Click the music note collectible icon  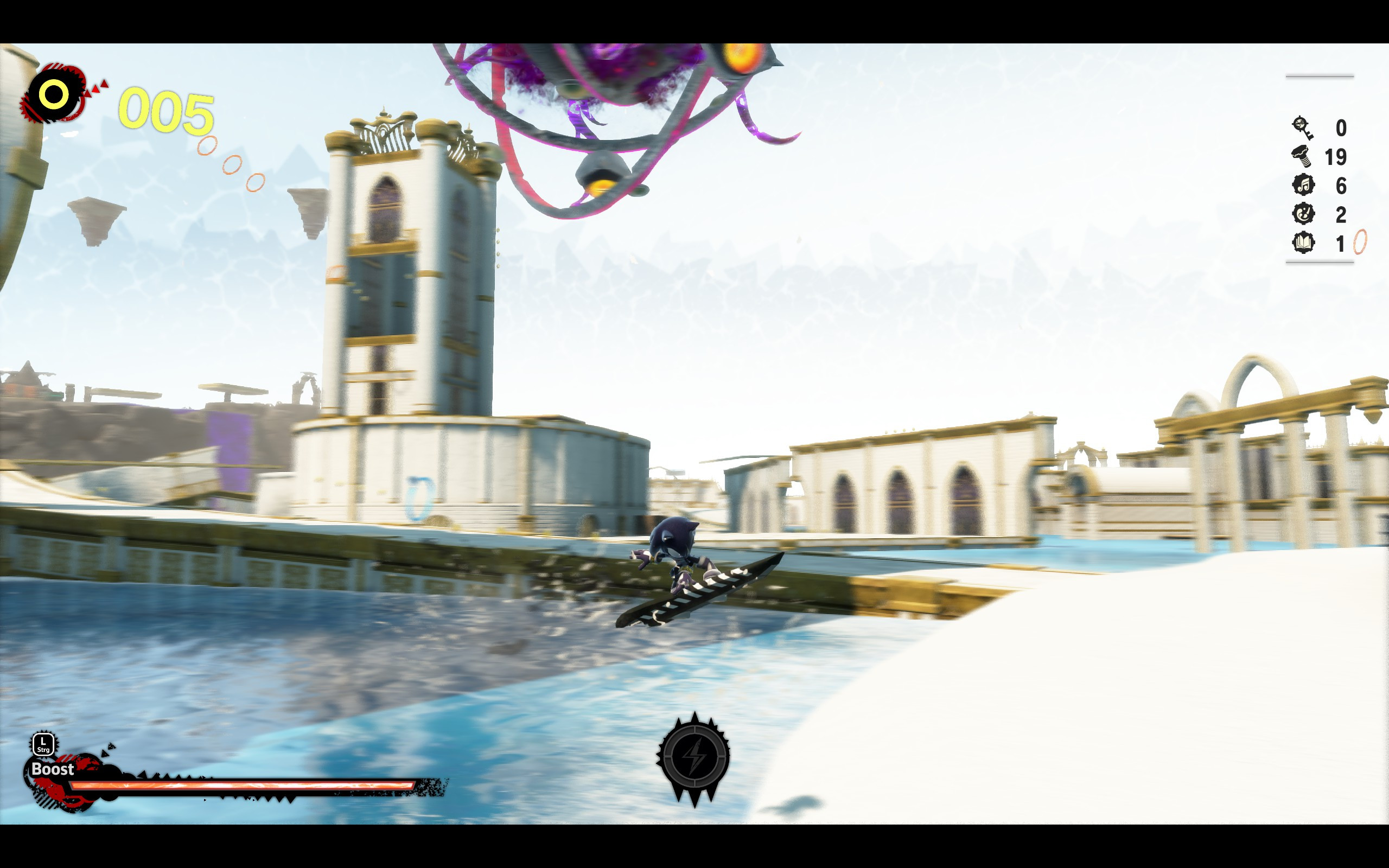pos(1303,186)
